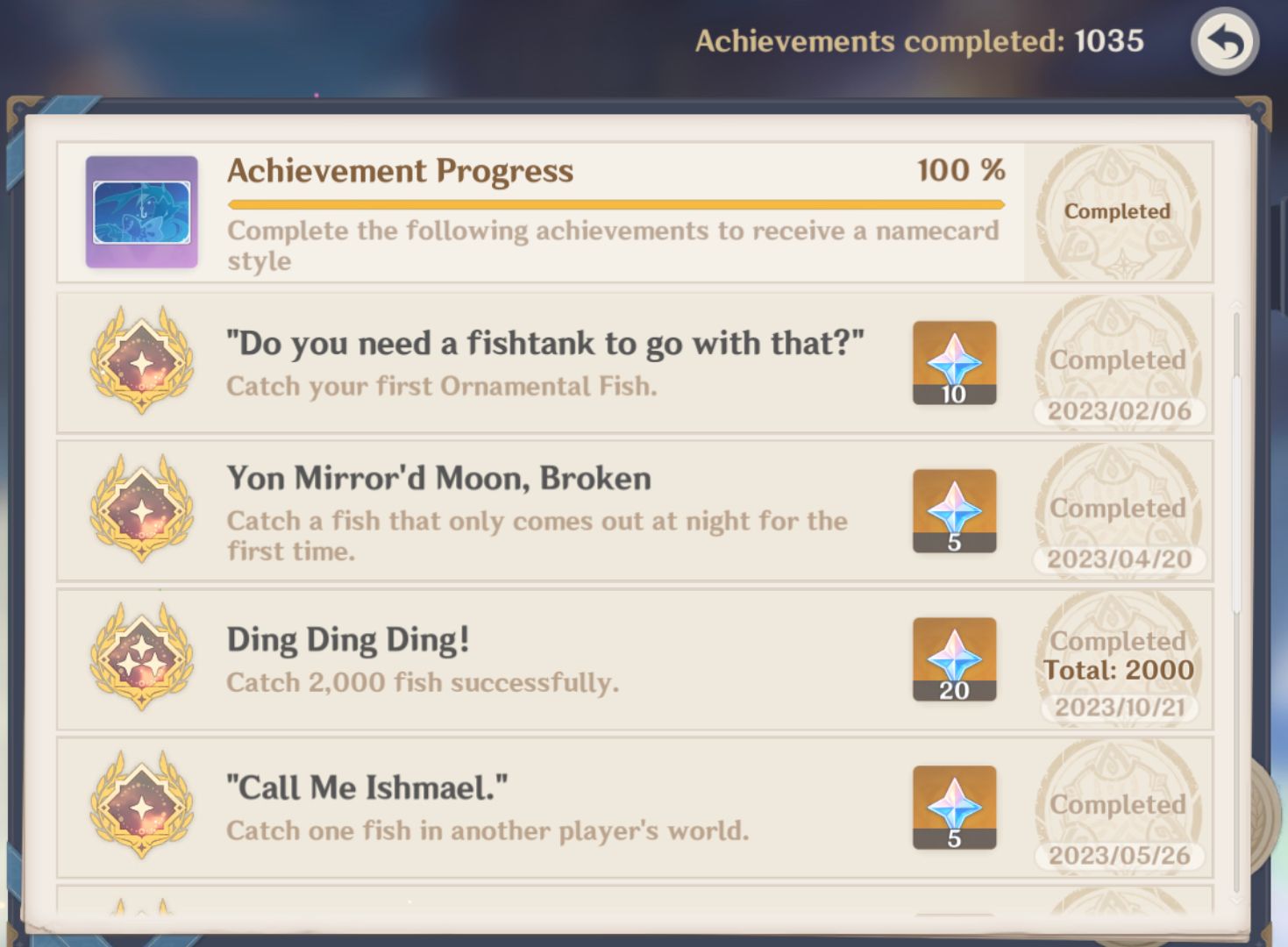
Task: Click the Completed badge dated 2023/05/26
Action: [x=1120, y=855]
